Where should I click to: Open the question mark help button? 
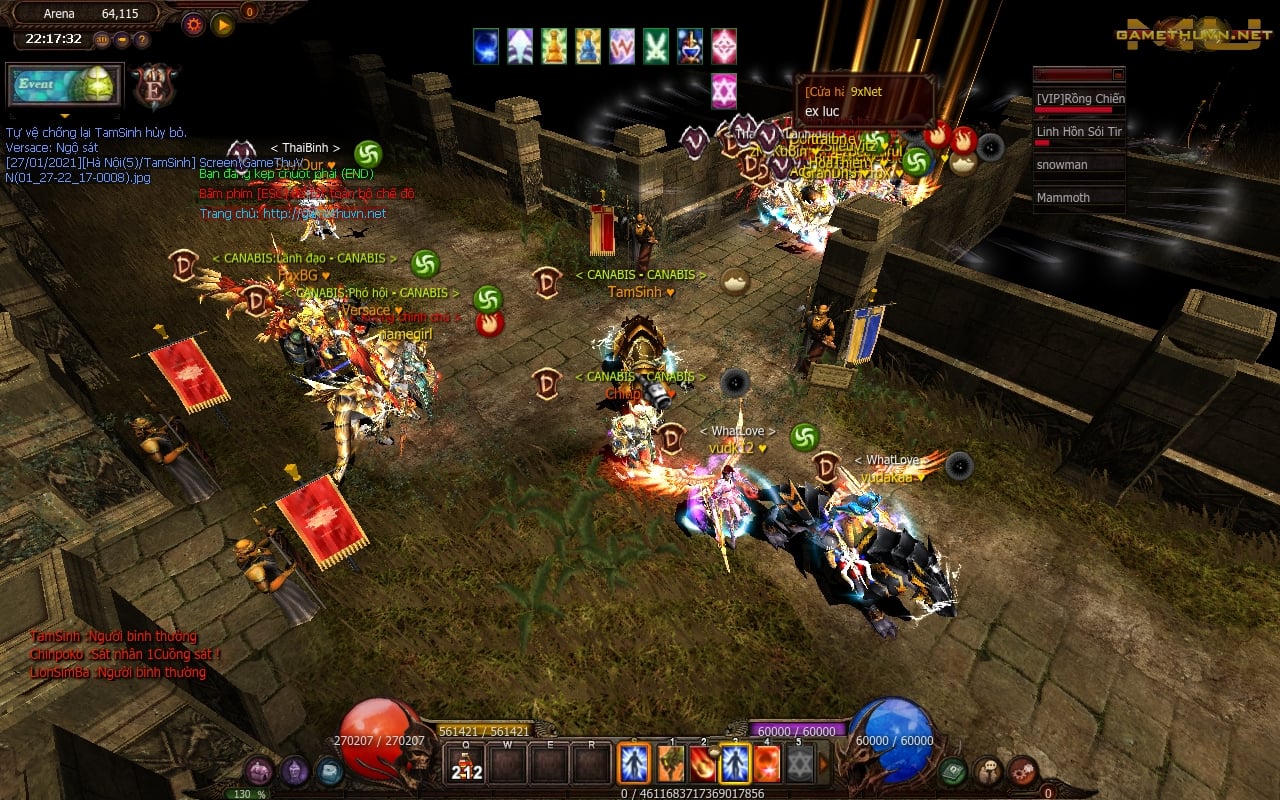click(x=142, y=40)
